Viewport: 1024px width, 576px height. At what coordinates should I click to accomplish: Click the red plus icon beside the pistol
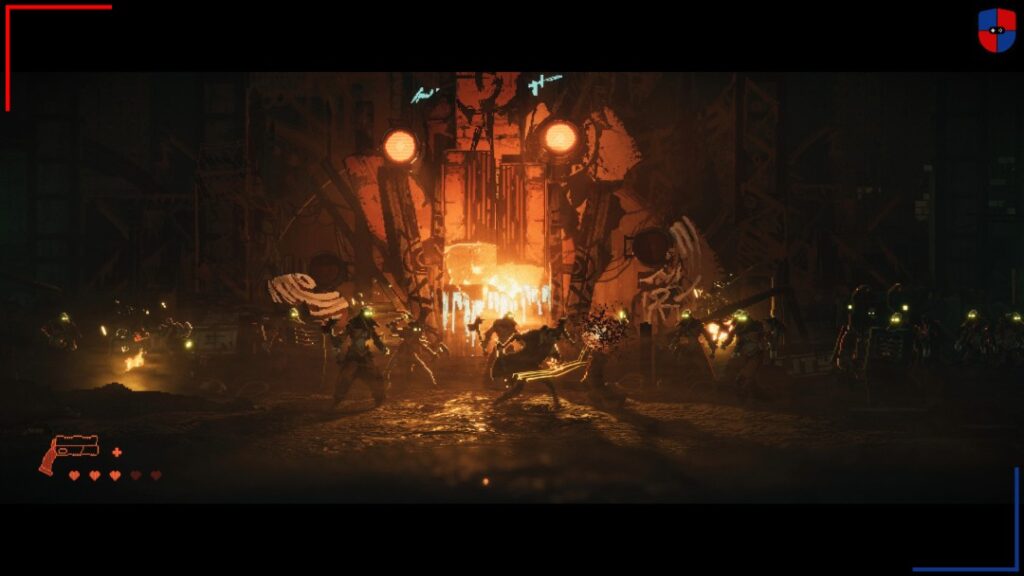click(117, 452)
